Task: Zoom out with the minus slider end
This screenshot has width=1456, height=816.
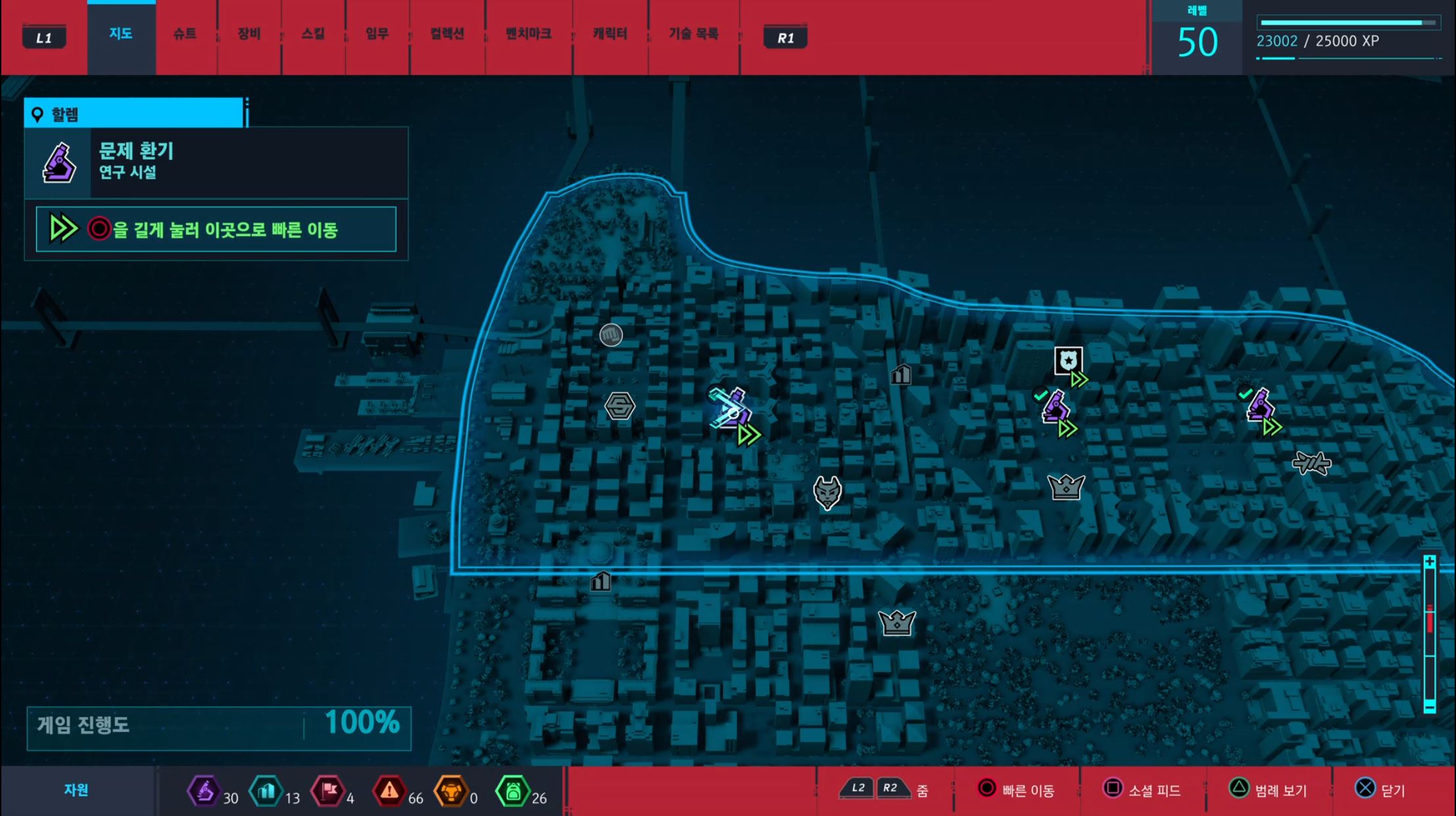Action: (x=1429, y=706)
